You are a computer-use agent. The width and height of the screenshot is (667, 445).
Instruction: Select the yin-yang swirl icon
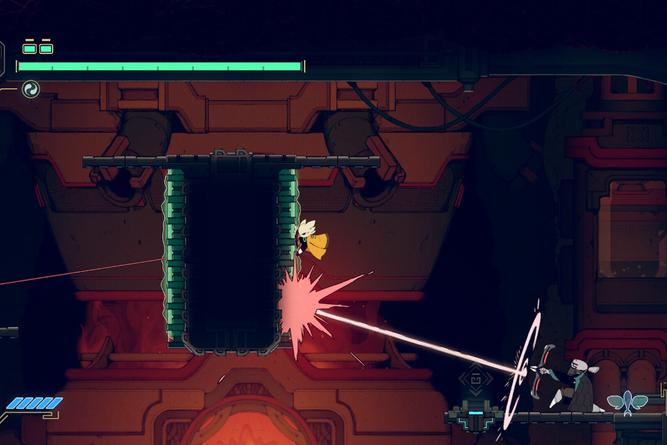point(30,89)
